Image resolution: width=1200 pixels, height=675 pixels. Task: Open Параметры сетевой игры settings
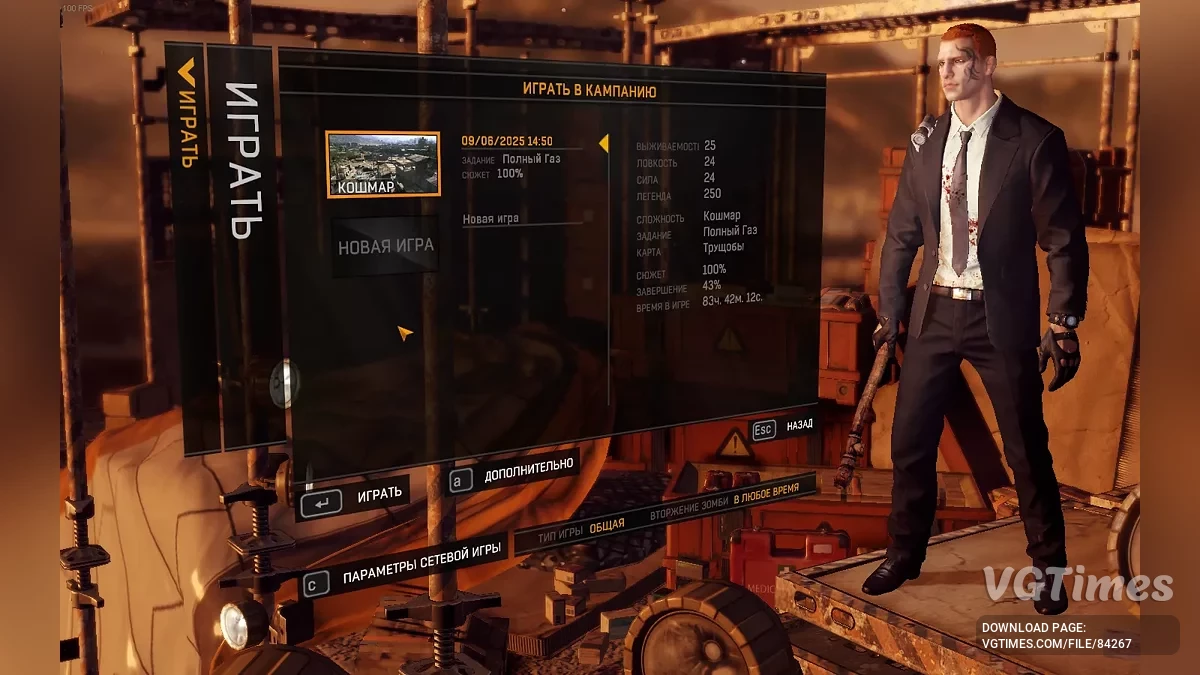[x=404, y=571]
